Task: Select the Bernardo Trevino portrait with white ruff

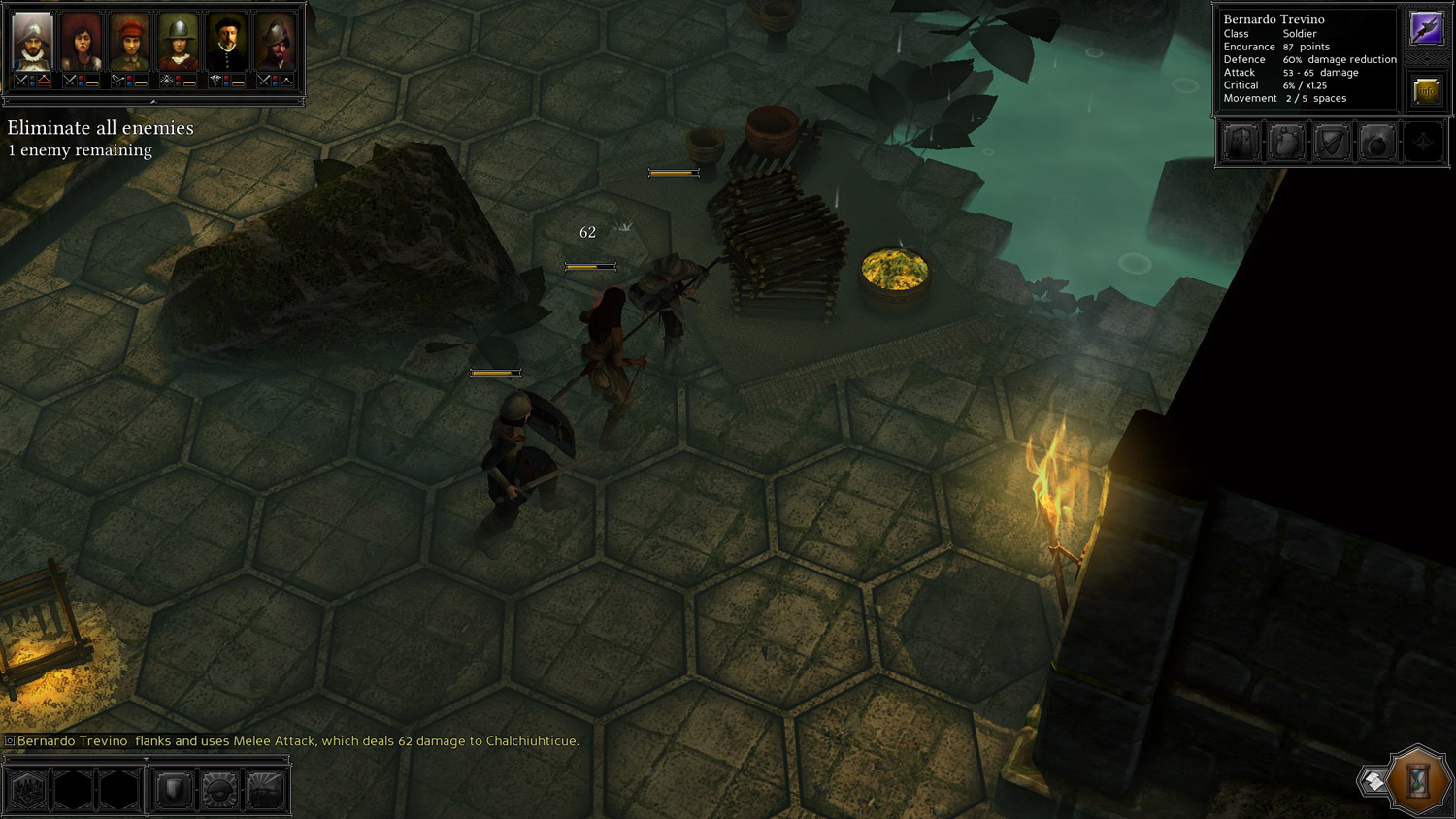Action: click(32, 43)
